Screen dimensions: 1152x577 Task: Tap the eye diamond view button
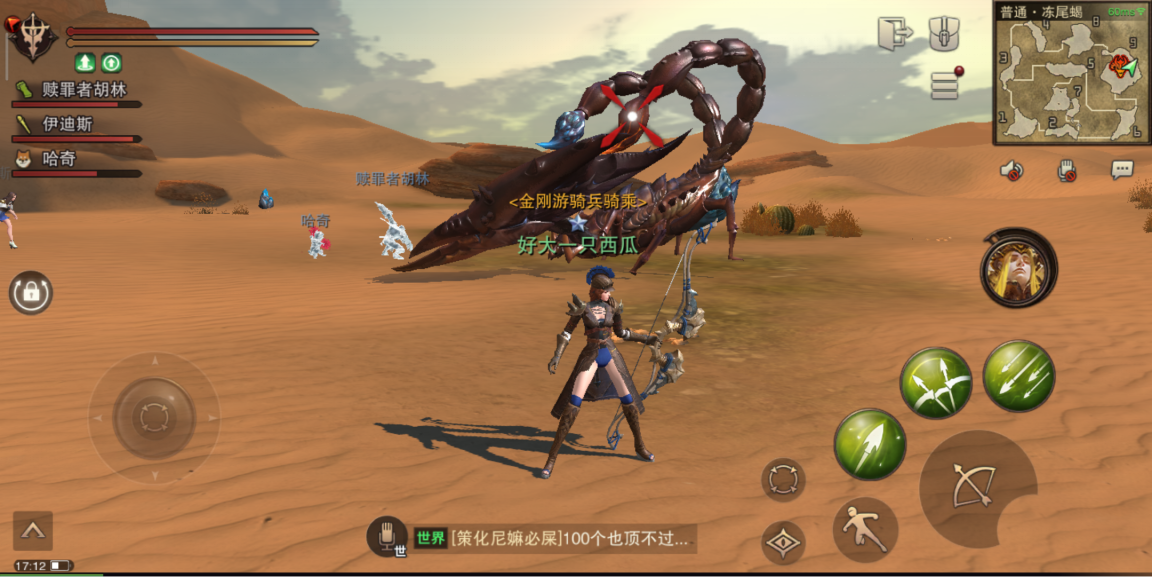point(783,543)
